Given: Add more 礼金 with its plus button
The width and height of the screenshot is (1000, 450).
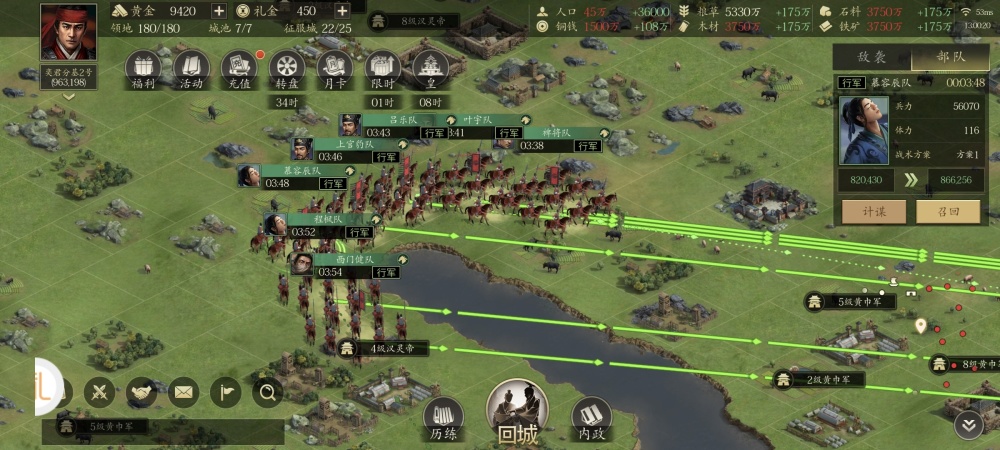Looking at the screenshot, I should click(341, 11).
